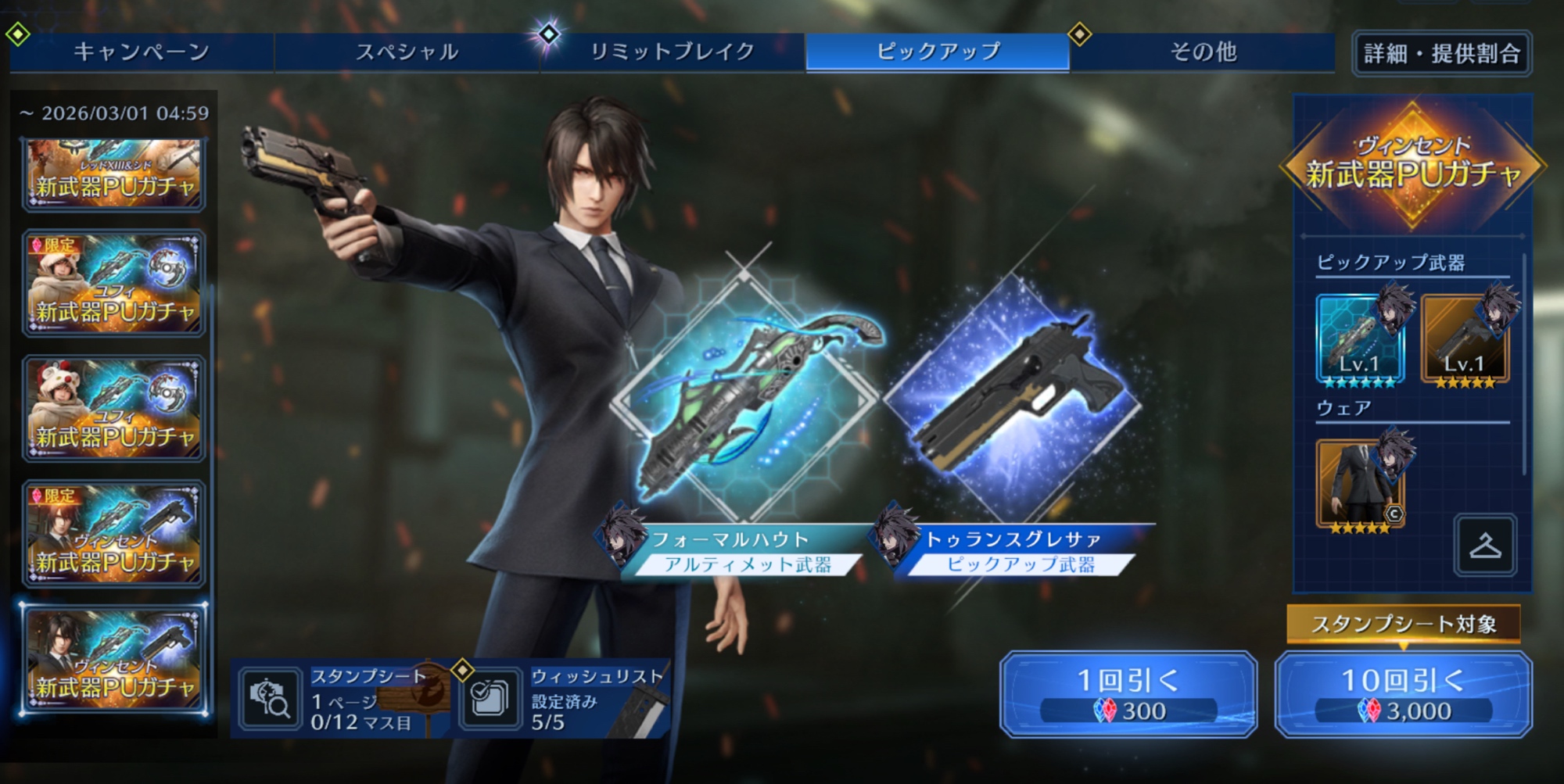Screen dimensions: 1564x784
Task: Click the clothes hanger preview button
Action: 1485,545
